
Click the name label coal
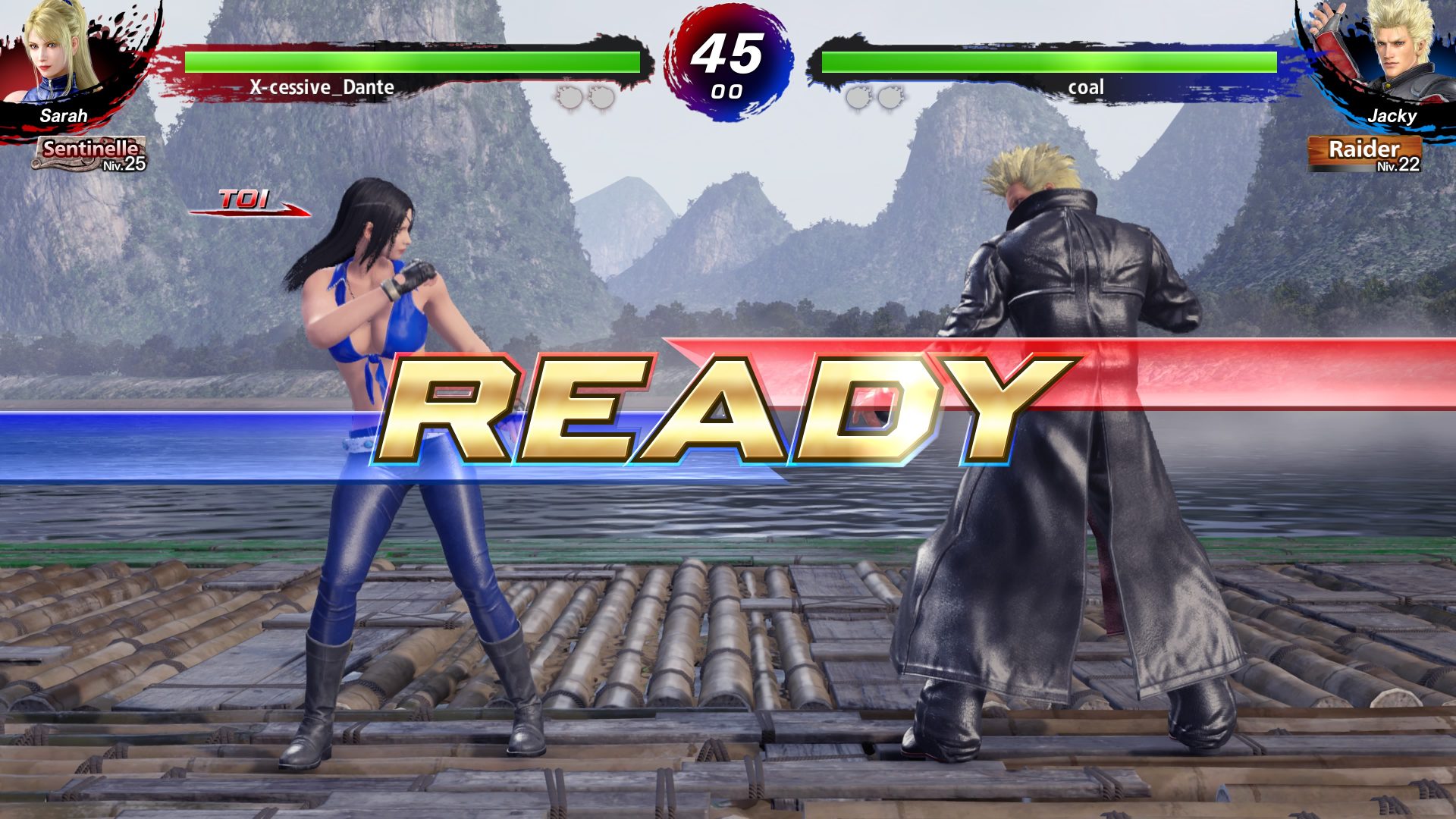[1086, 88]
